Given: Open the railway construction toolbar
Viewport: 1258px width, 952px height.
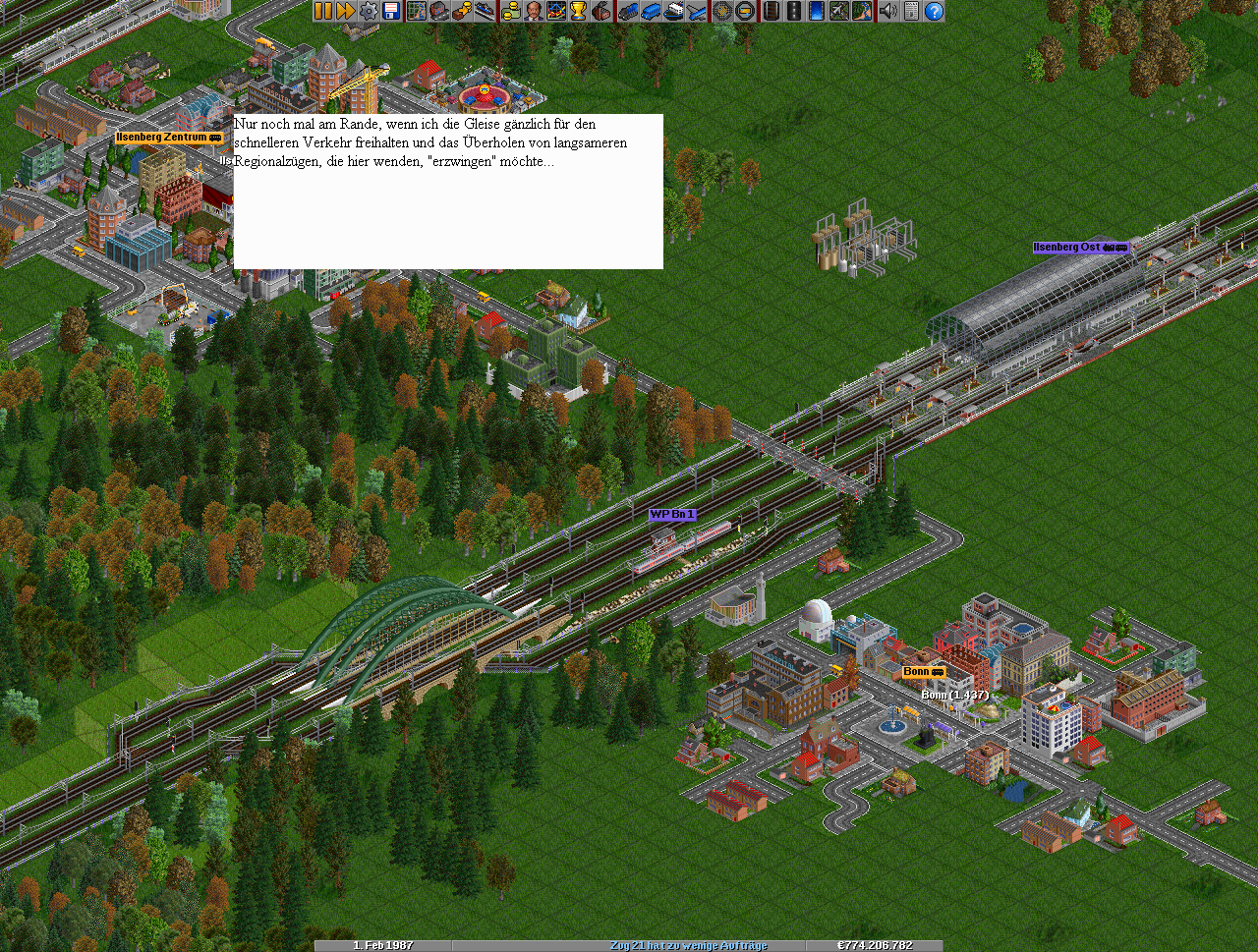Looking at the screenshot, I should [772, 11].
